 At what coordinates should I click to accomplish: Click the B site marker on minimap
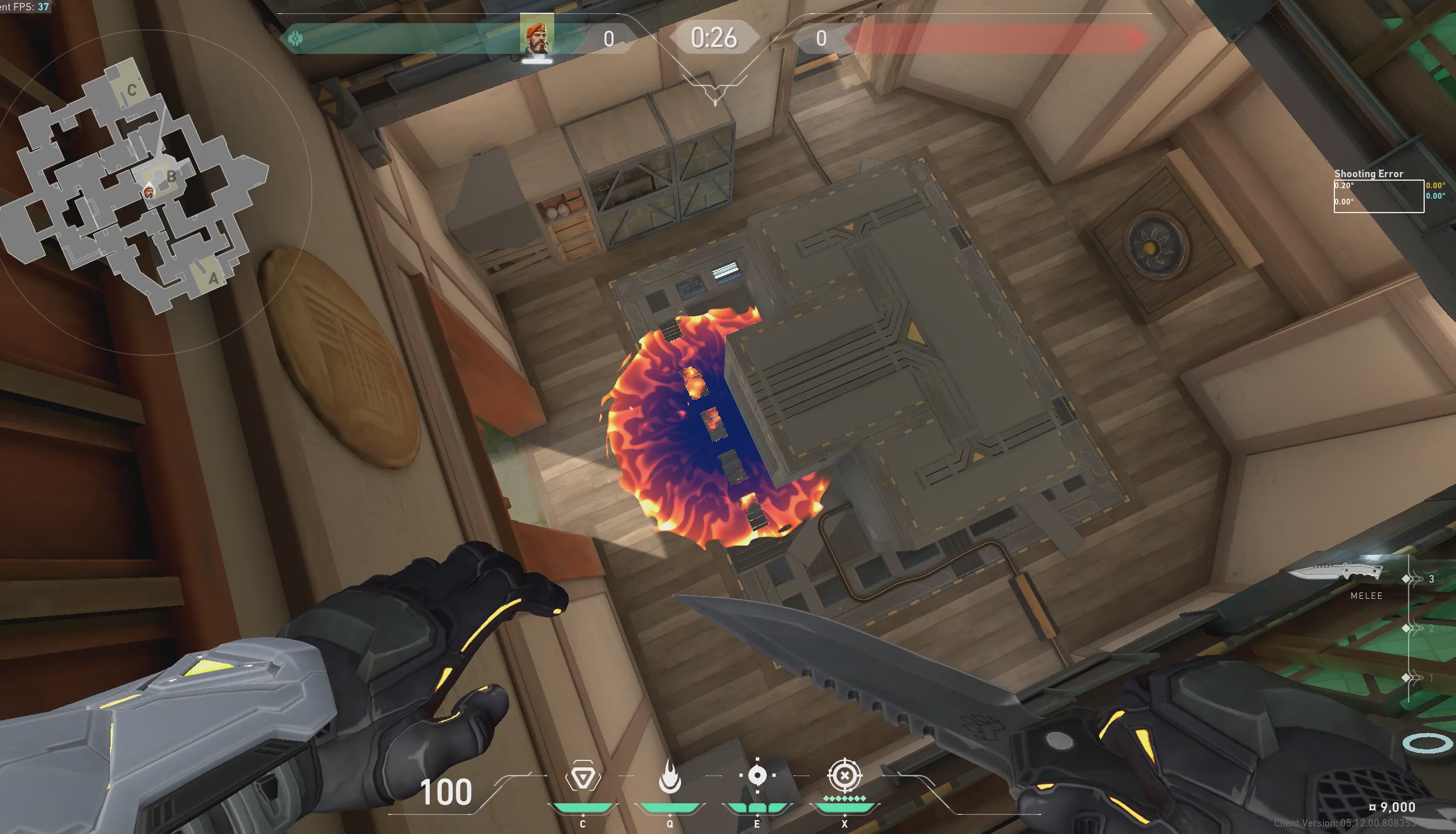171,176
